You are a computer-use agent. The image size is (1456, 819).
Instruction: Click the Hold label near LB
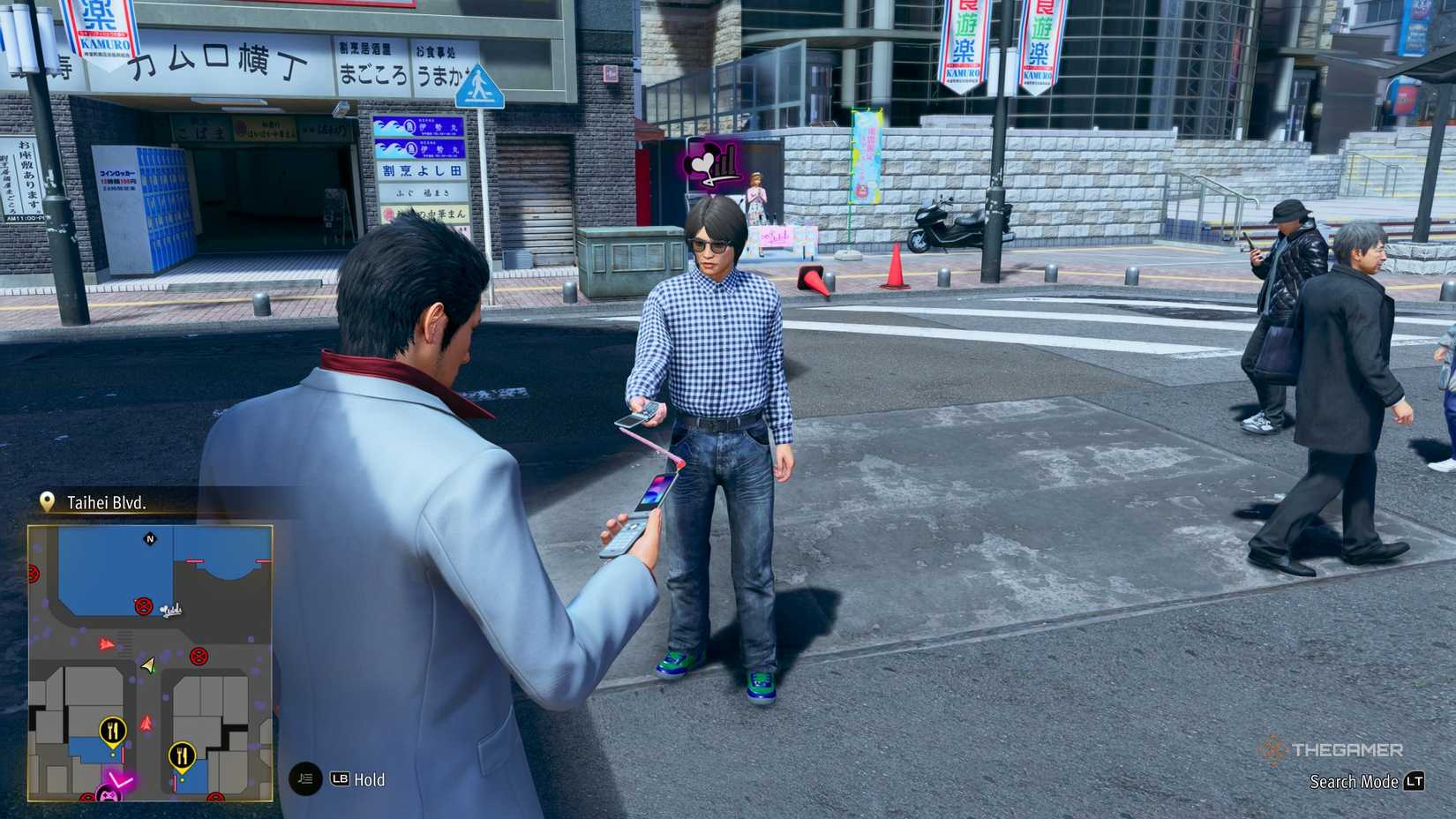[370, 780]
